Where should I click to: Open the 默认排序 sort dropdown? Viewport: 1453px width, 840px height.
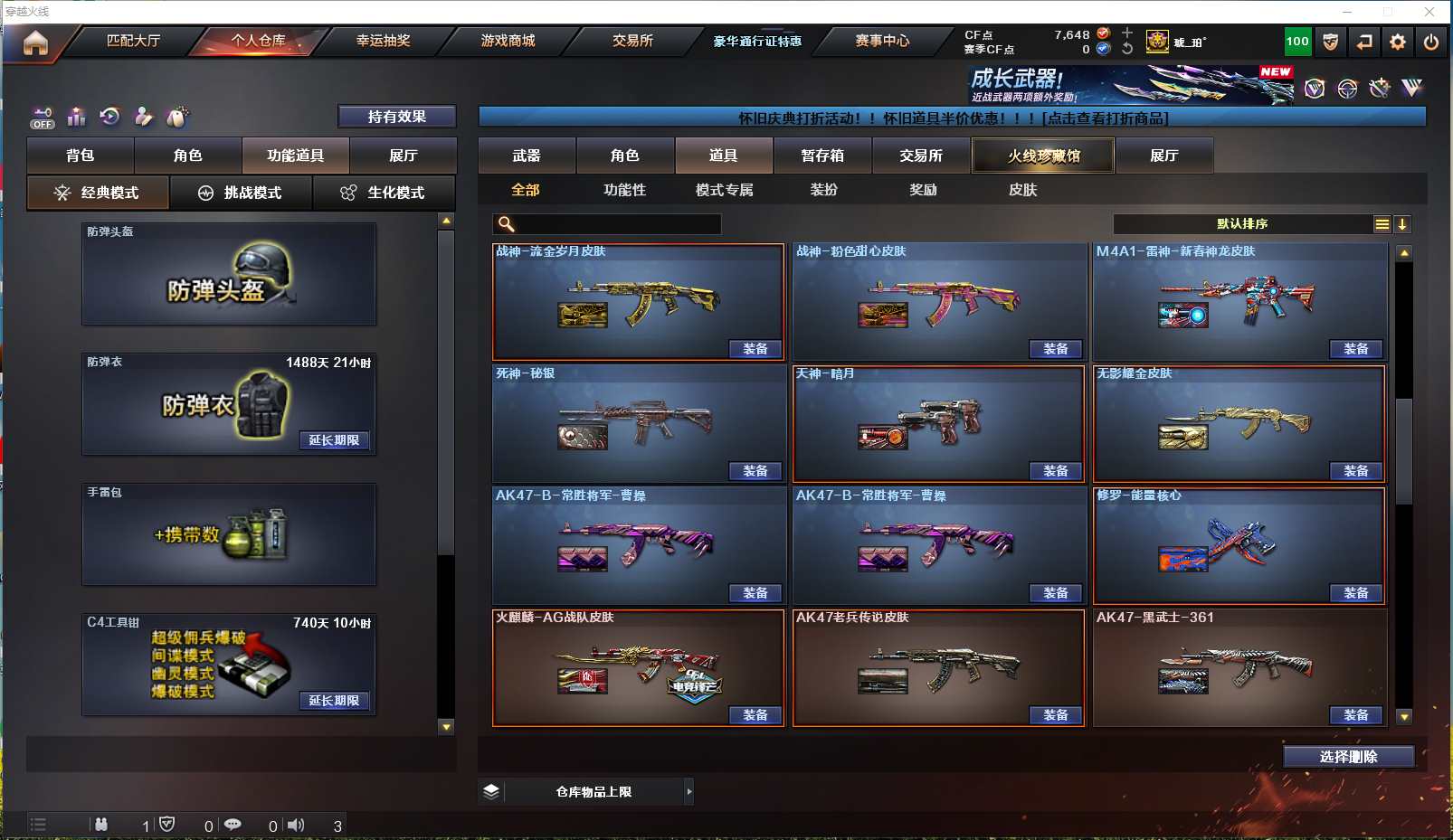[1243, 224]
